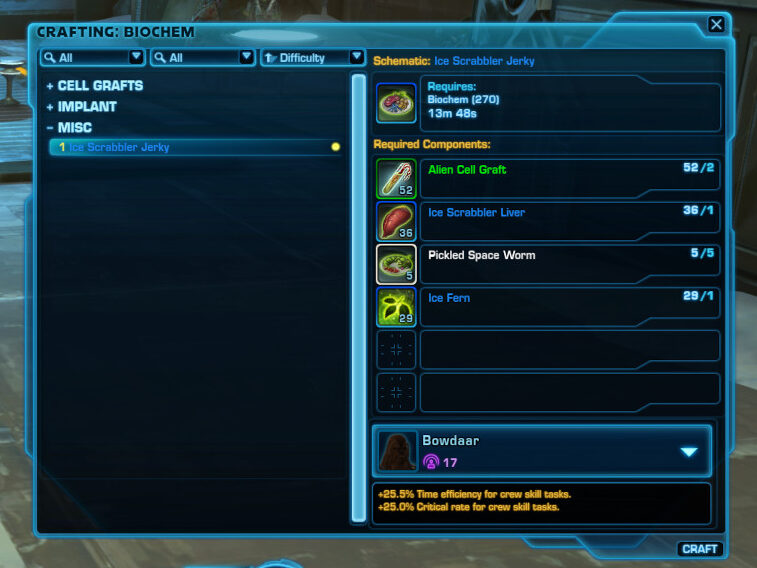Click the CRAFT button
This screenshot has width=757, height=568.
coord(700,548)
